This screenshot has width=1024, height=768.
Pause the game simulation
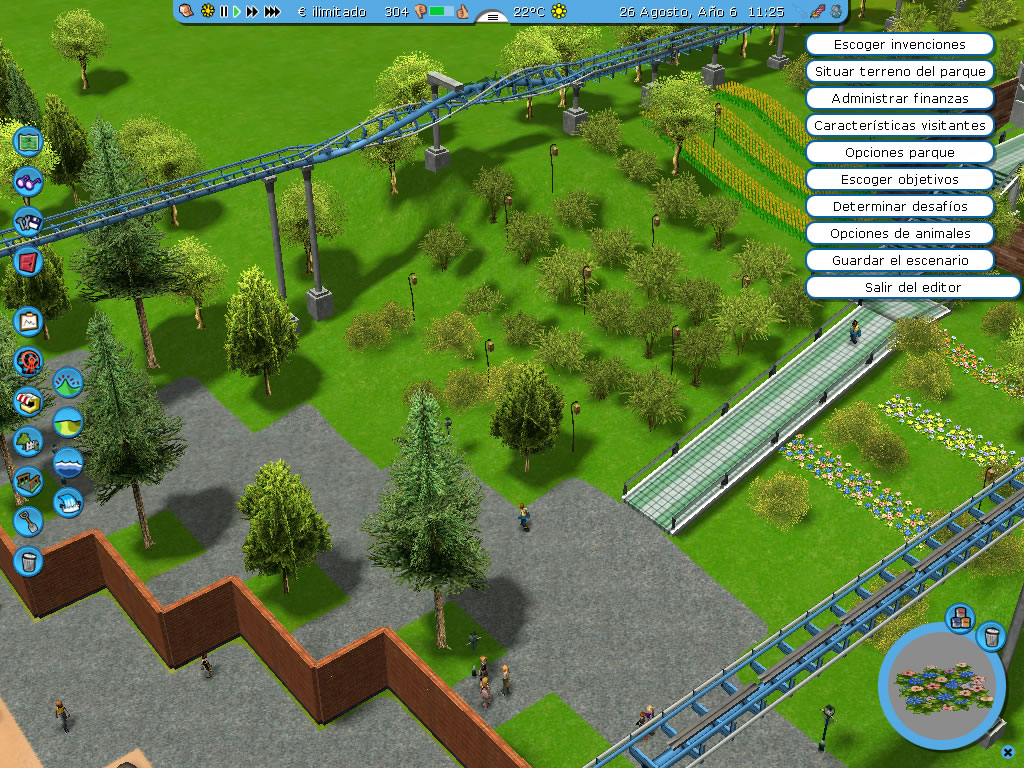coord(224,12)
